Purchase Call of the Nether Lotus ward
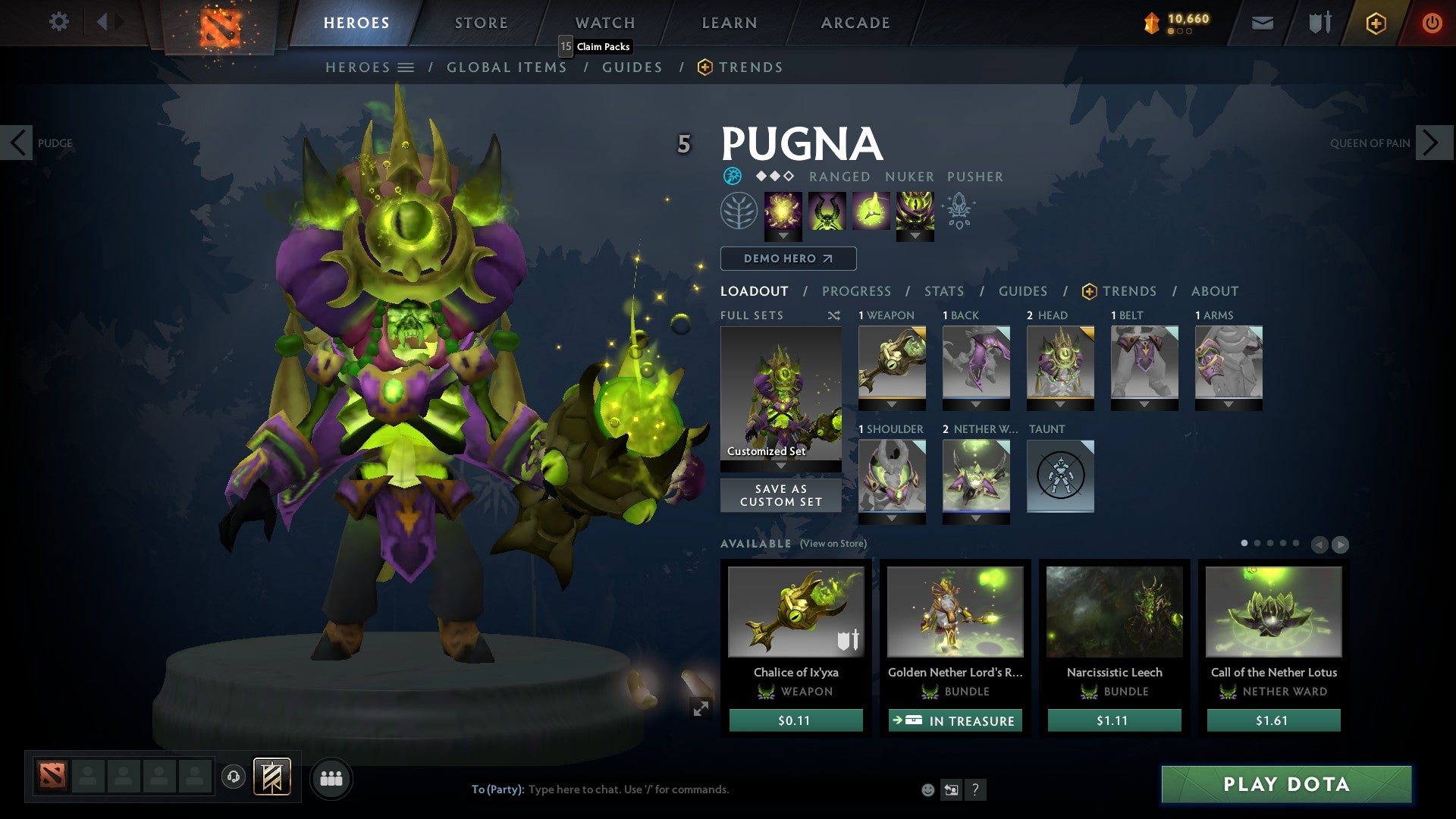This screenshot has height=819, width=1456. (x=1273, y=720)
